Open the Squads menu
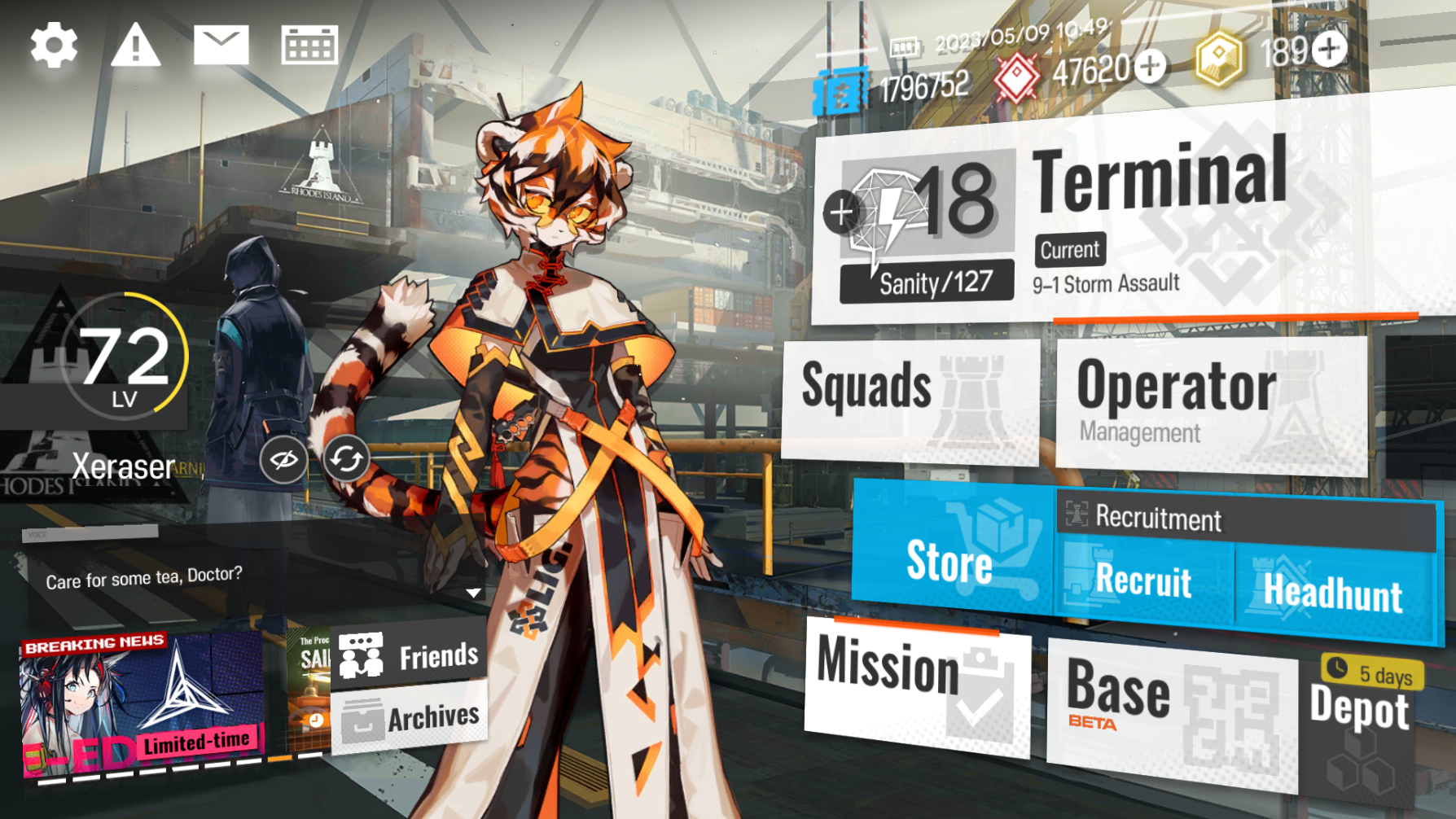This screenshot has height=819, width=1456. coord(909,399)
